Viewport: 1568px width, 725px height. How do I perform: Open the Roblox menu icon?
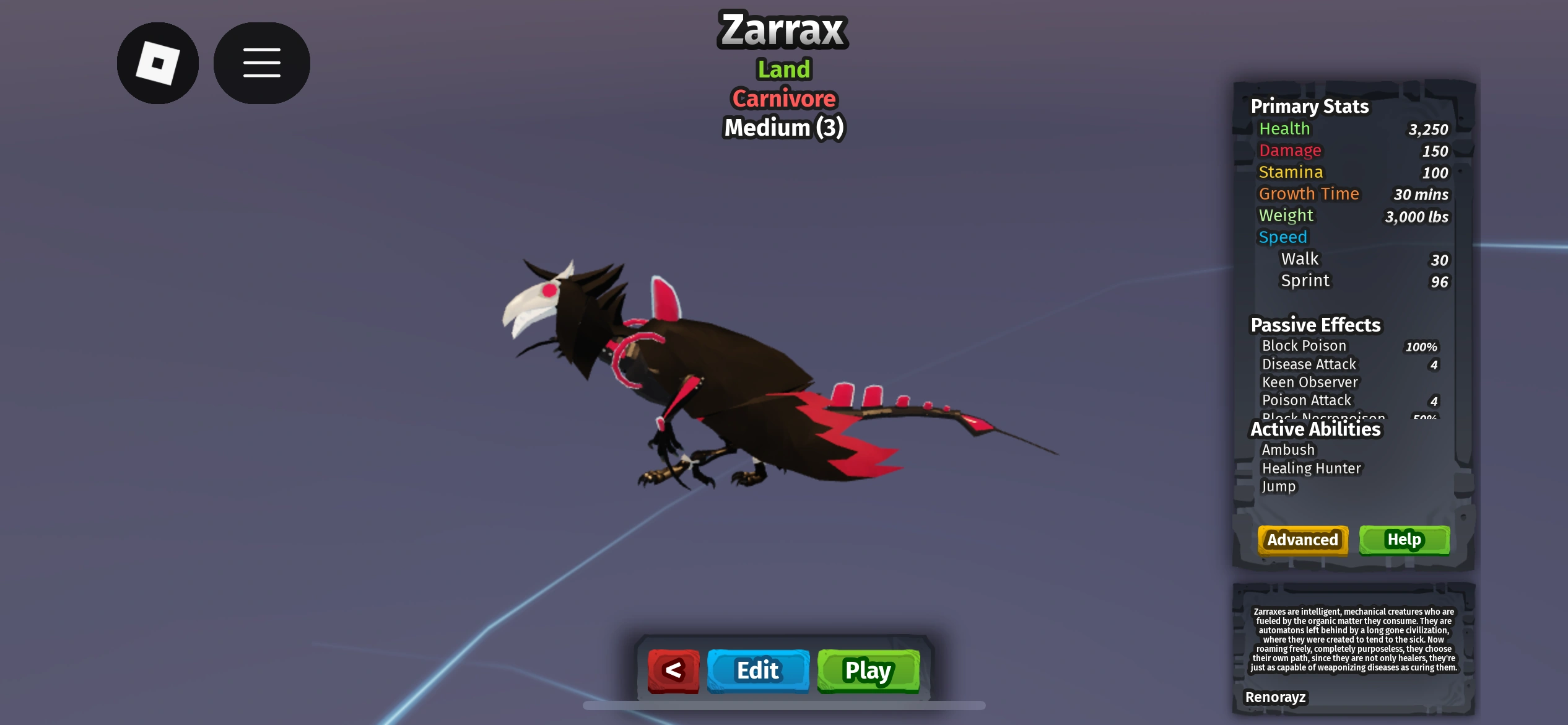(157, 63)
